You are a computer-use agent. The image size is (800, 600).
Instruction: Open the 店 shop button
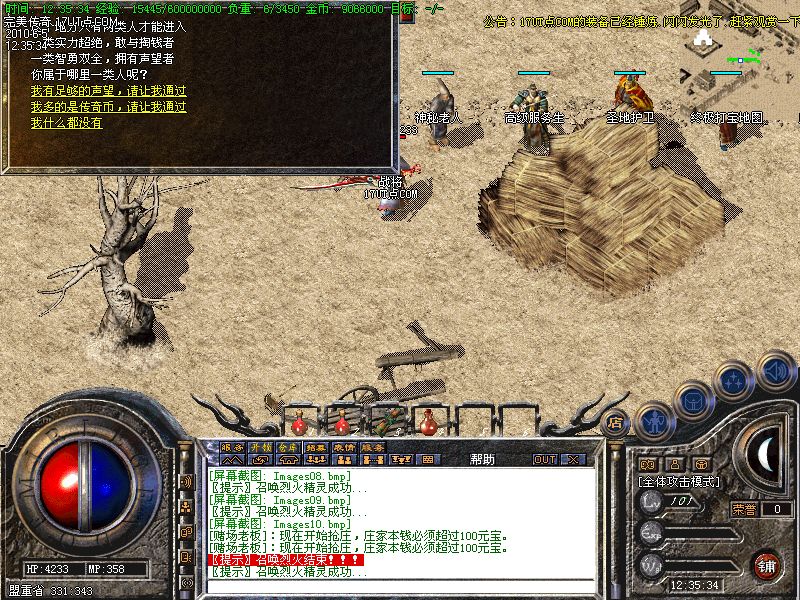[x=616, y=421]
